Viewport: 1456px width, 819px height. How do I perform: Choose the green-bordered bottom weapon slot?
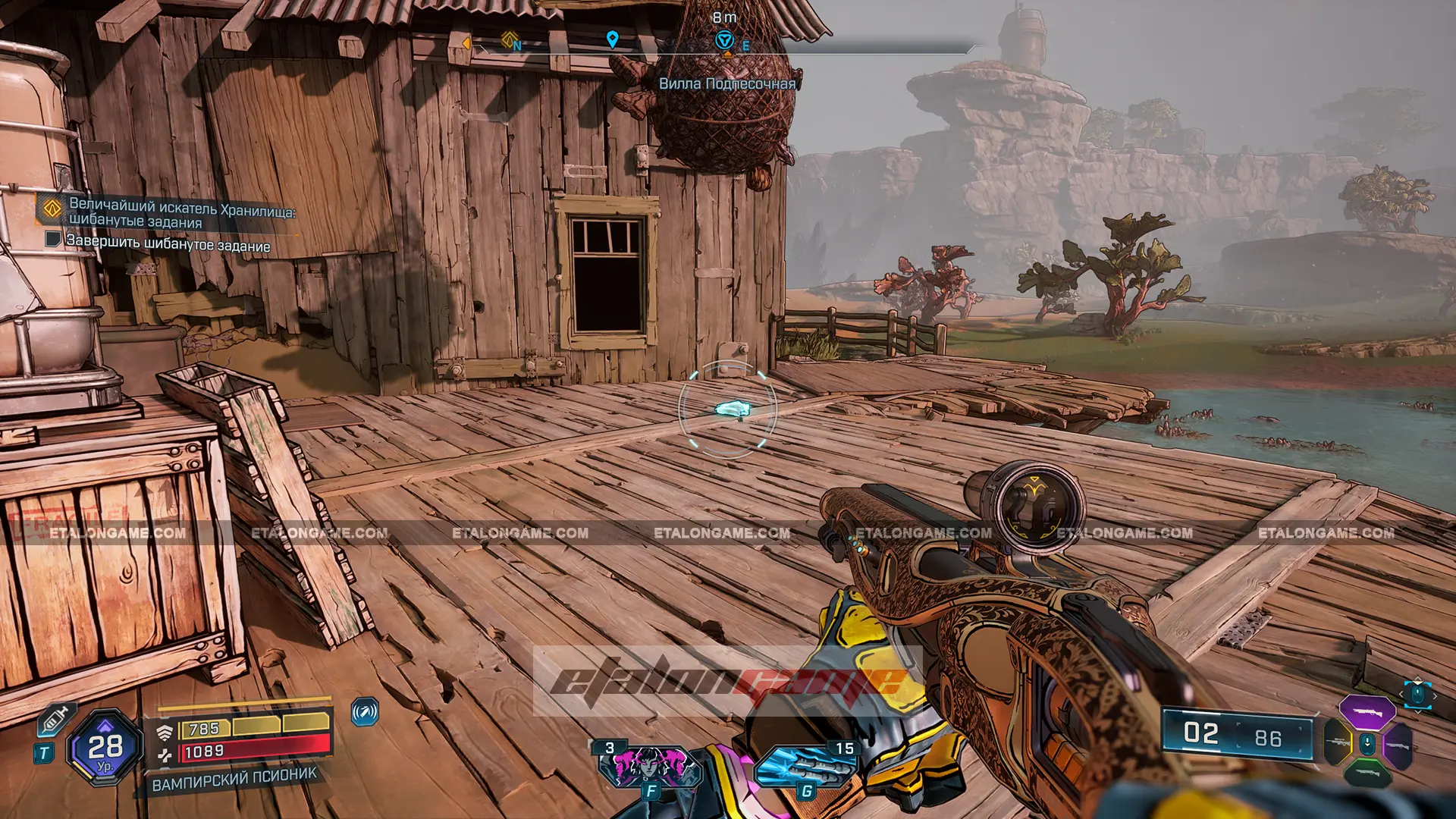click(x=1367, y=773)
